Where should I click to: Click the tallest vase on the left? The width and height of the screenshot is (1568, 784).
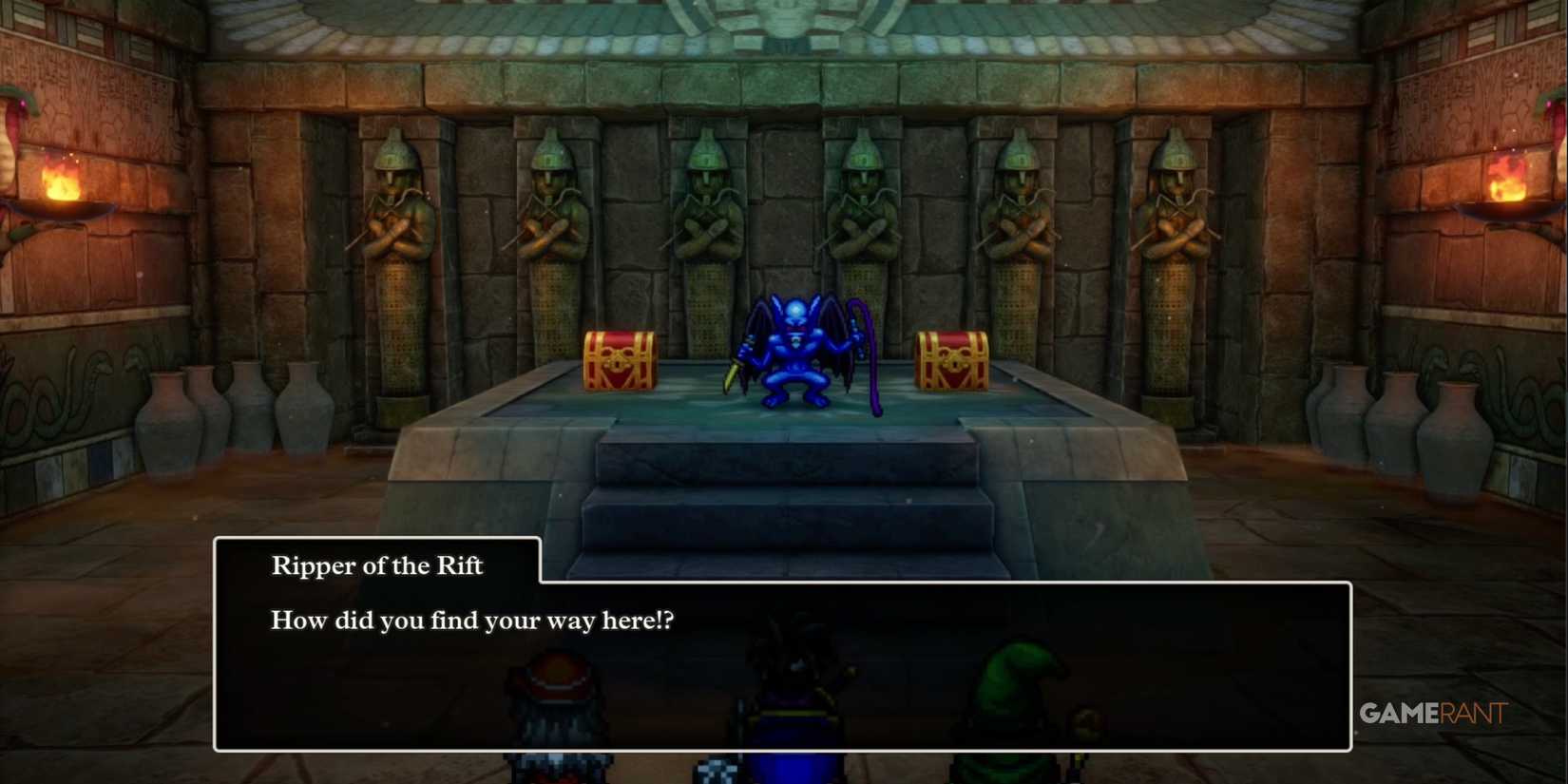click(165, 418)
